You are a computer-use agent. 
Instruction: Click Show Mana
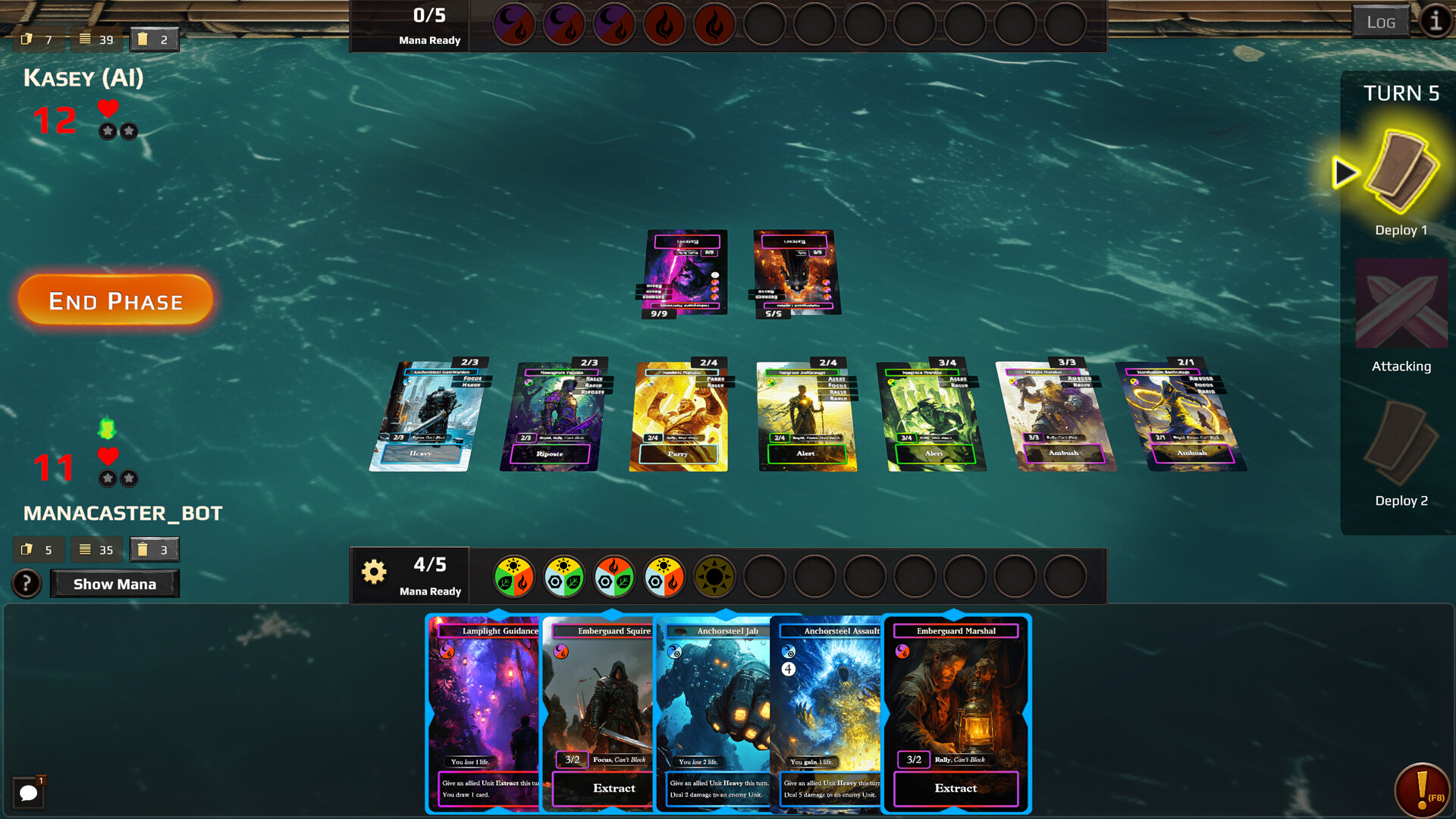(114, 583)
